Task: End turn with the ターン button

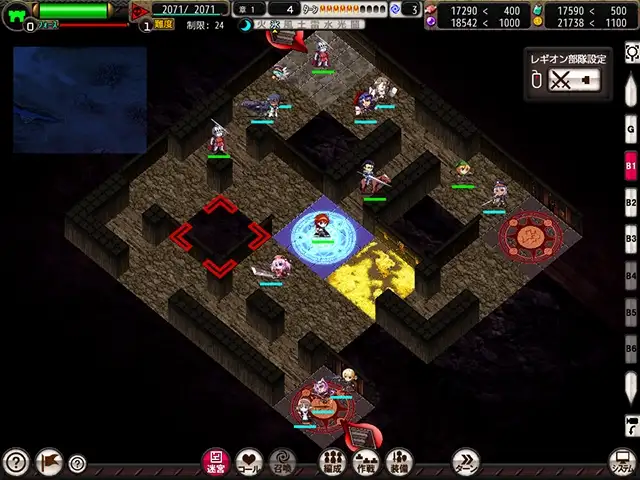Action: pyautogui.click(x=466, y=461)
